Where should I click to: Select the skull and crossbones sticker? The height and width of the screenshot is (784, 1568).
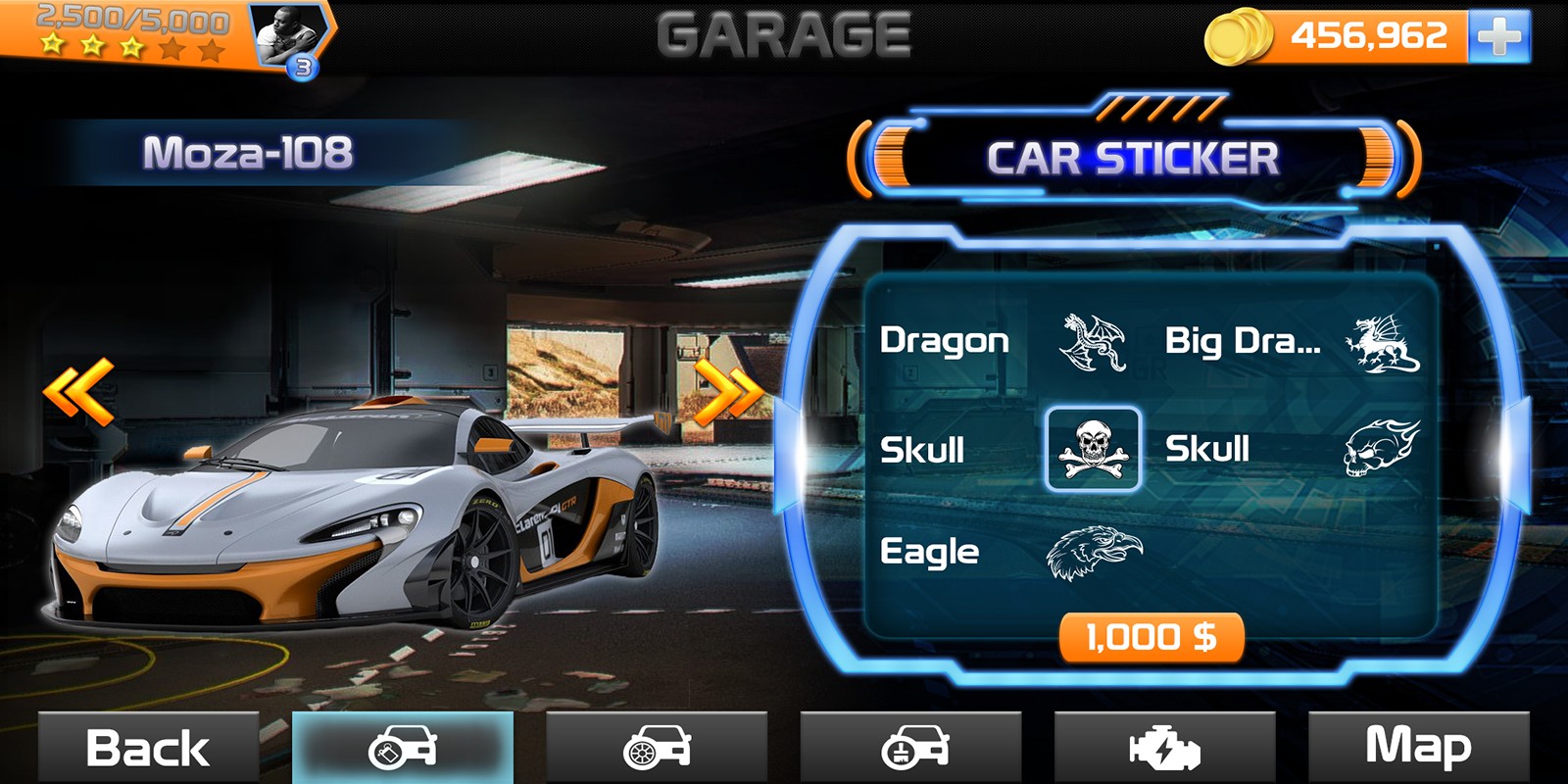[x=1093, y=449]
